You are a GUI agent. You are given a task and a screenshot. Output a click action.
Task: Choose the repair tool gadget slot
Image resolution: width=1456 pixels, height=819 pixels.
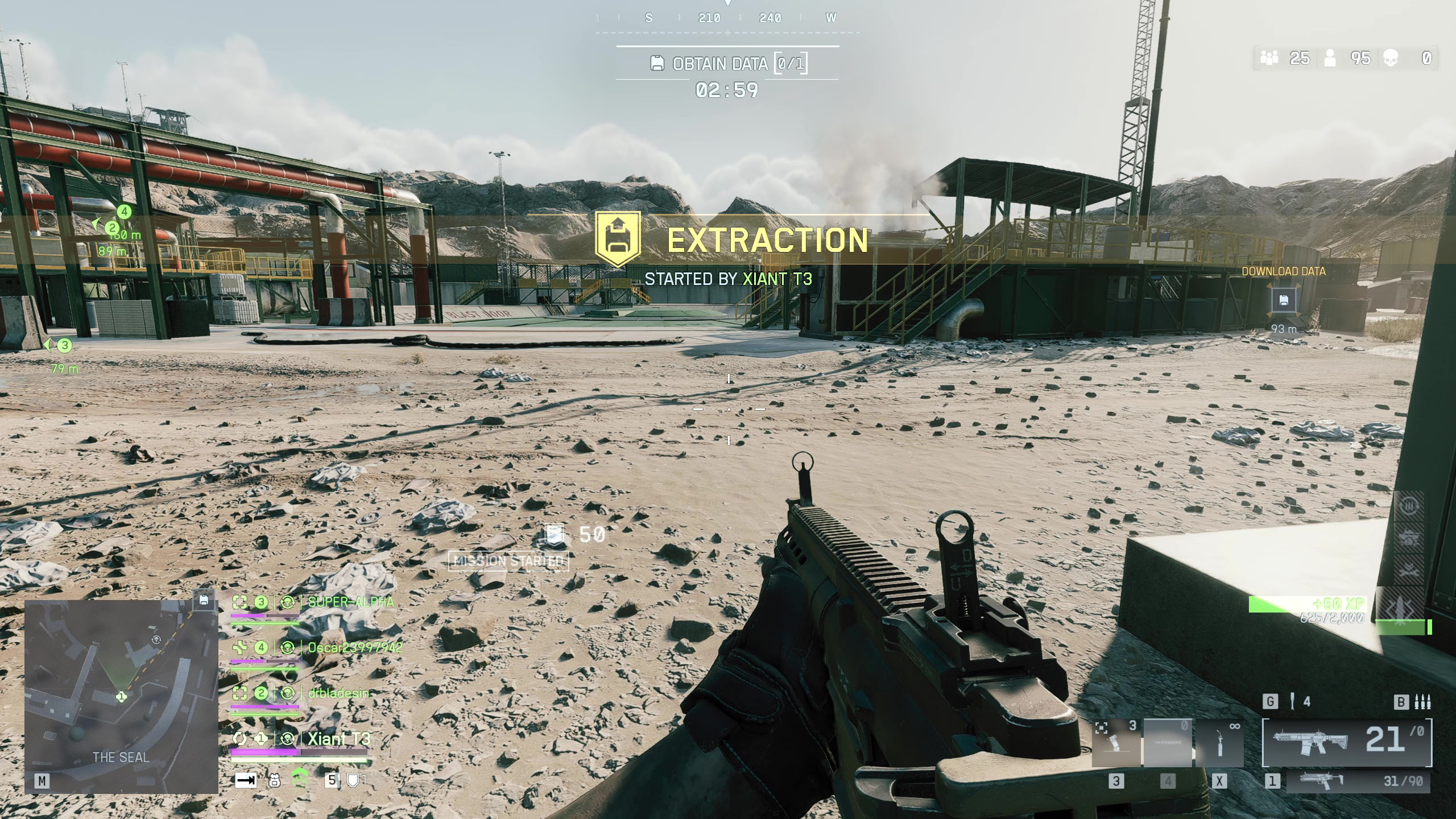pyautogui.click(x=1219, y=743)
